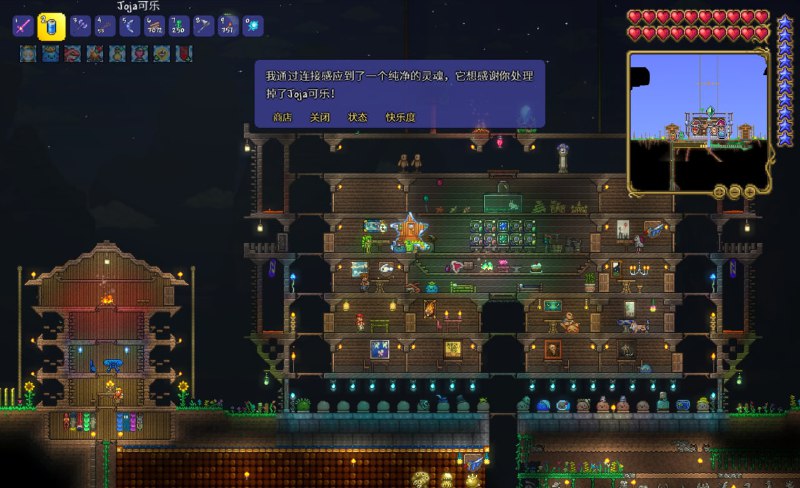Open the shop via 商店 dialogue option

coord(283,117)
